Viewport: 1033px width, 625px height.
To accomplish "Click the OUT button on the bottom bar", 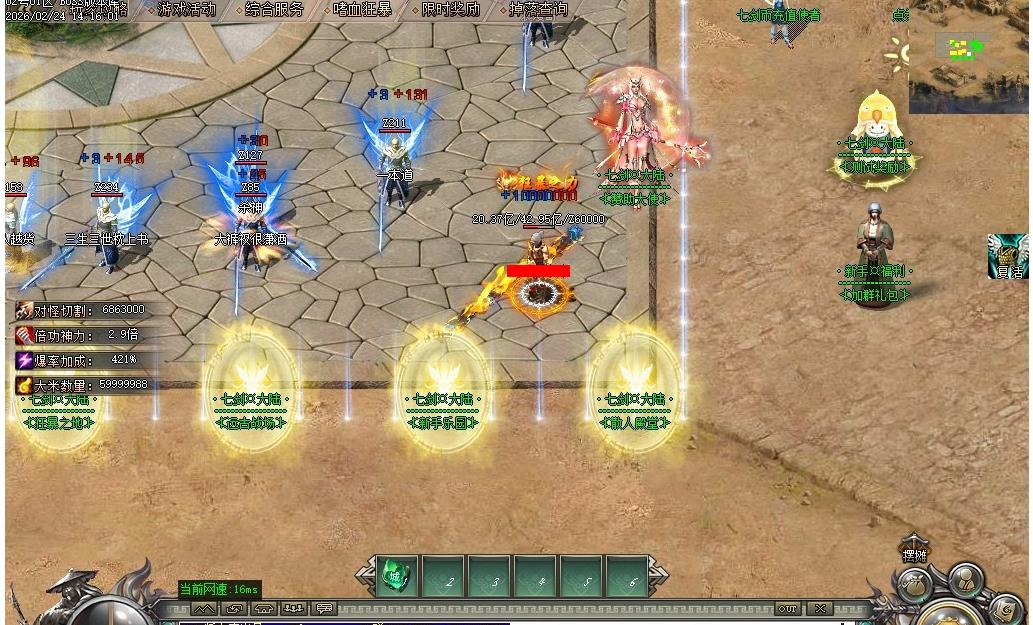I will (788, 608).
